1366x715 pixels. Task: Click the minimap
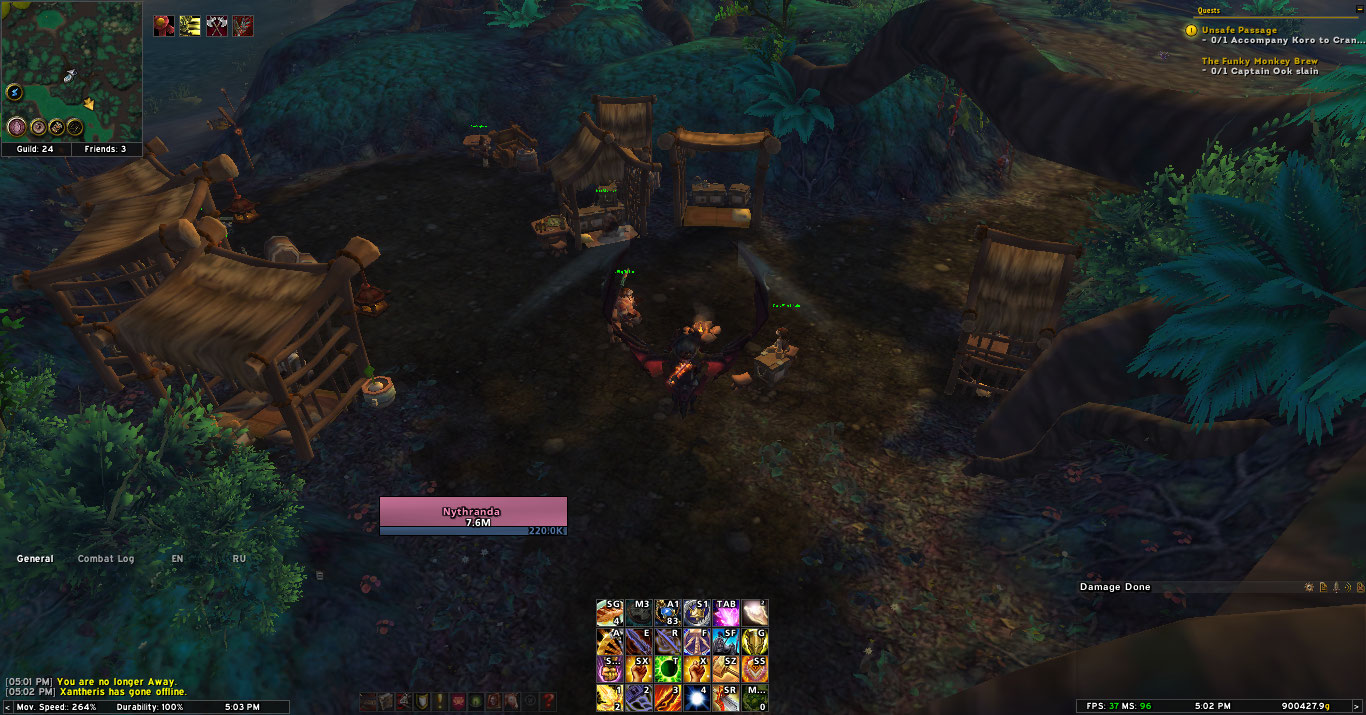click(x=71, y=70)
